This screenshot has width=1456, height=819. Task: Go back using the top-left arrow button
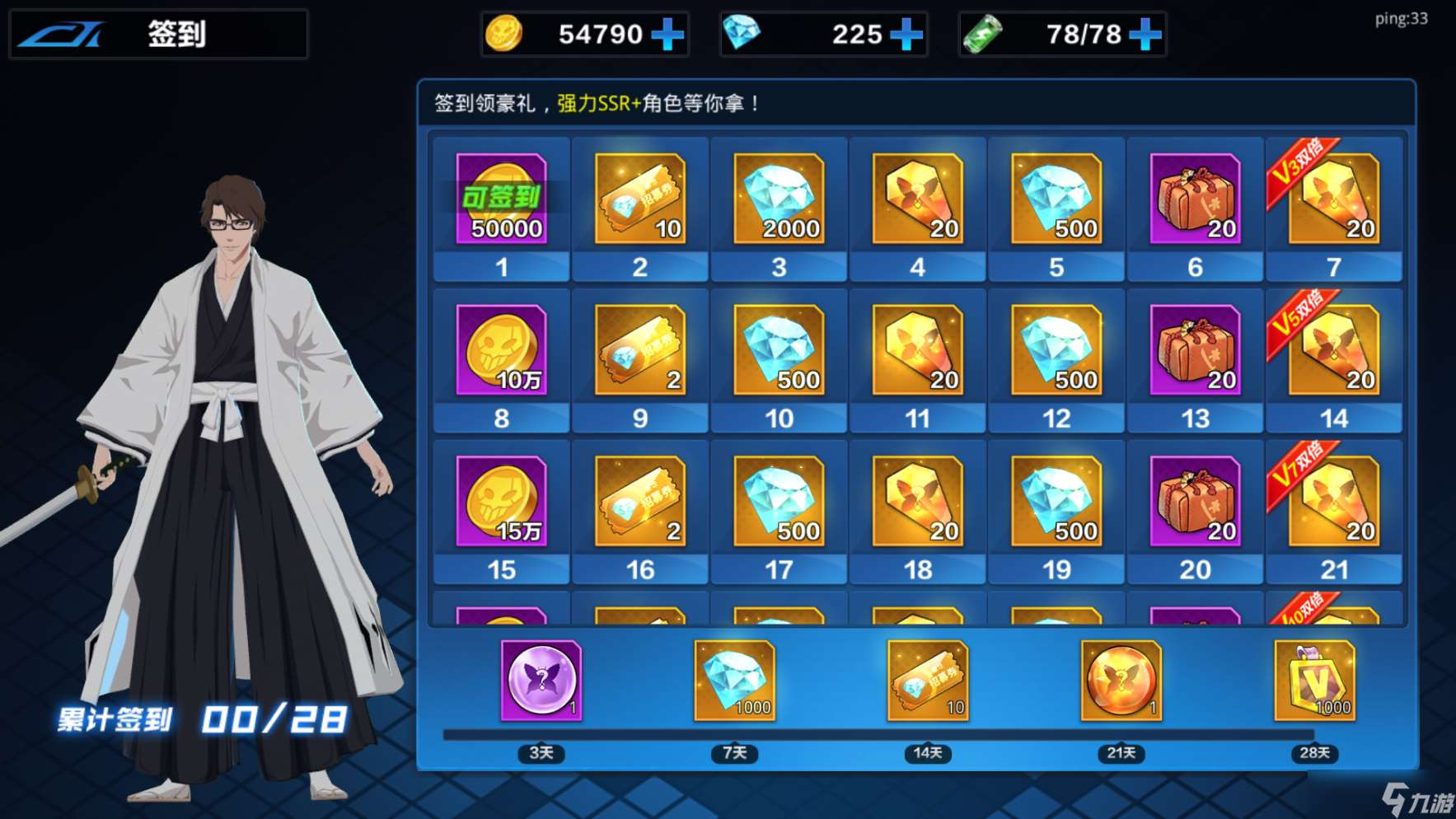63,35
